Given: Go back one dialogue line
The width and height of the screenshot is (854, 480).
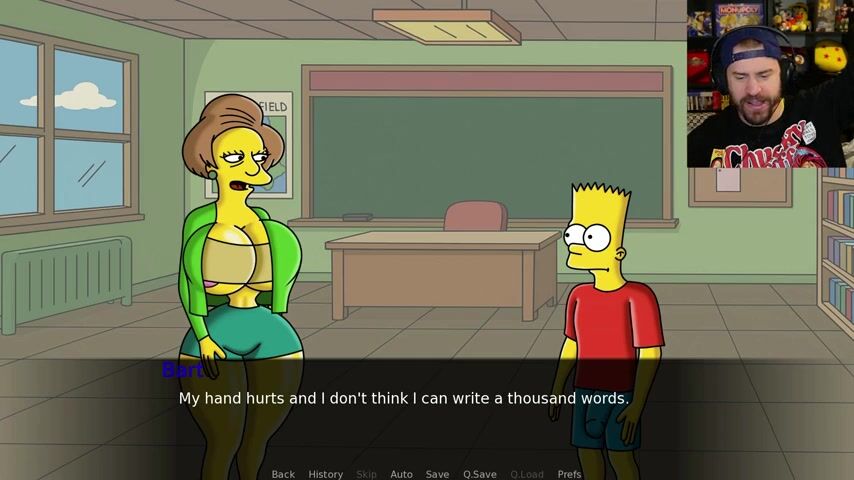Looking at the screenshot, I should pos(283,474).
